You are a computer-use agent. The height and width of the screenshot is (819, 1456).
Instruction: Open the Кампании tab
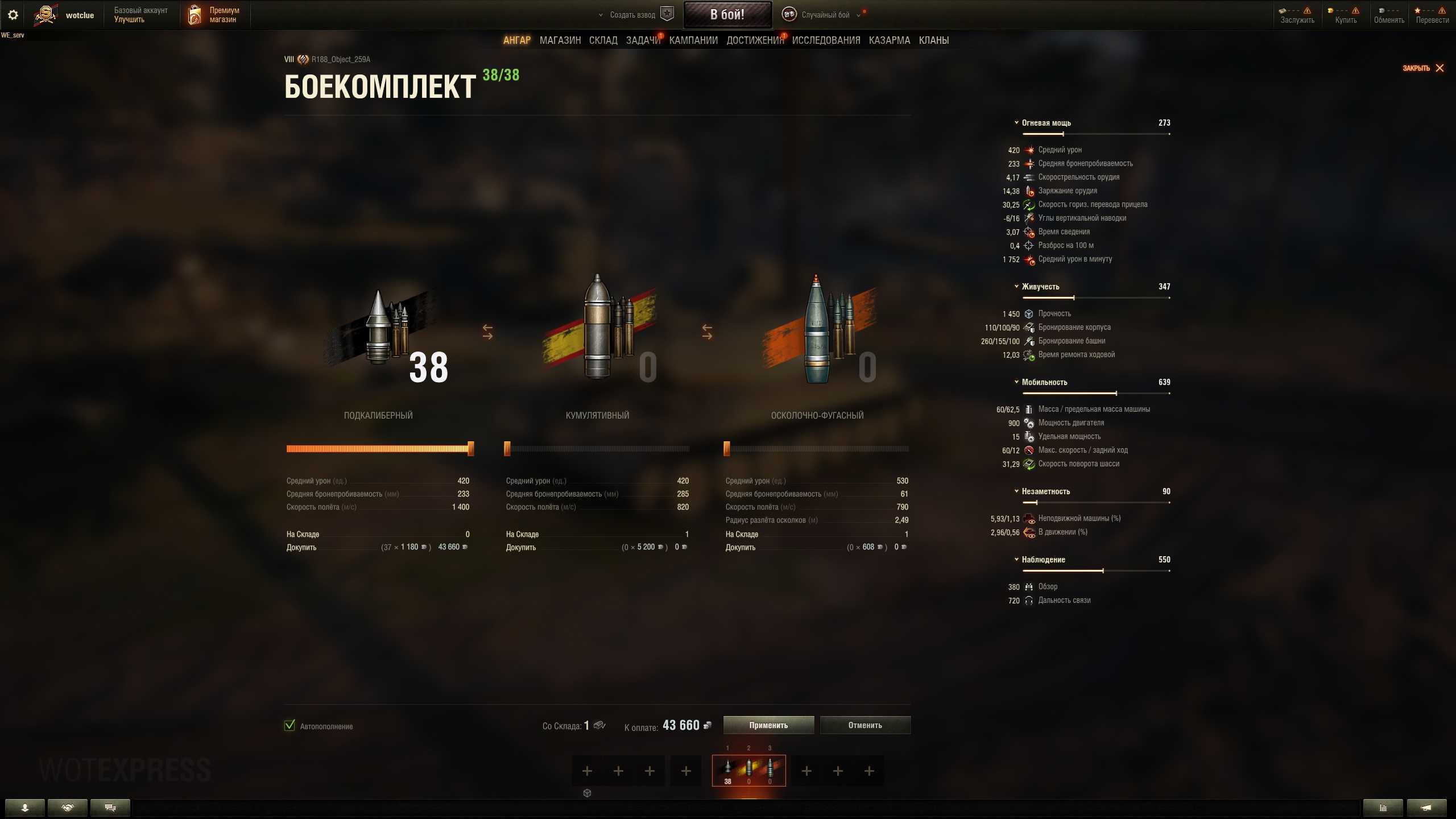(x=693, y=40)
